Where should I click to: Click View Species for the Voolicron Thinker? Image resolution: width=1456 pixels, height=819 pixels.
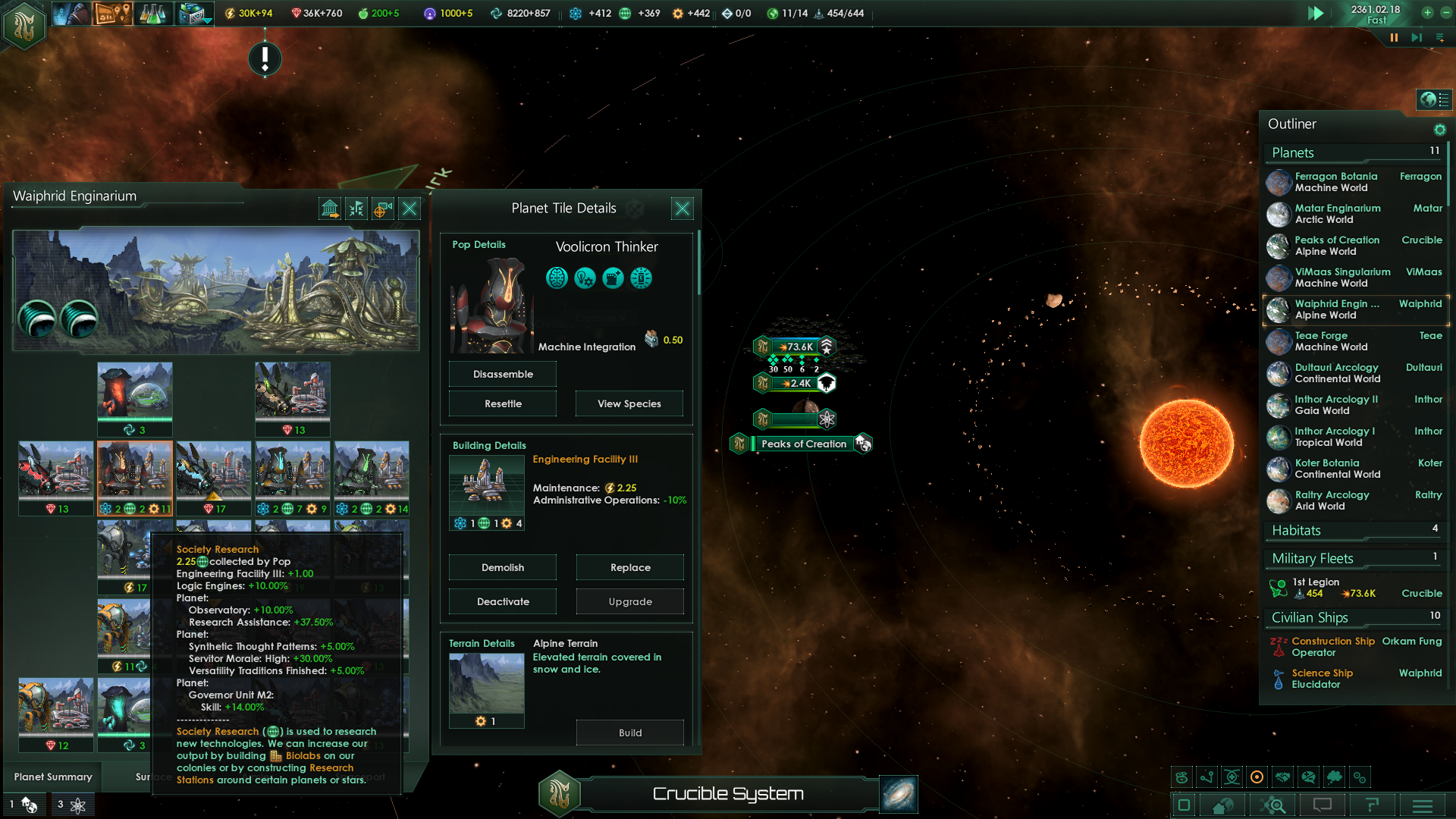pos(629,403)
